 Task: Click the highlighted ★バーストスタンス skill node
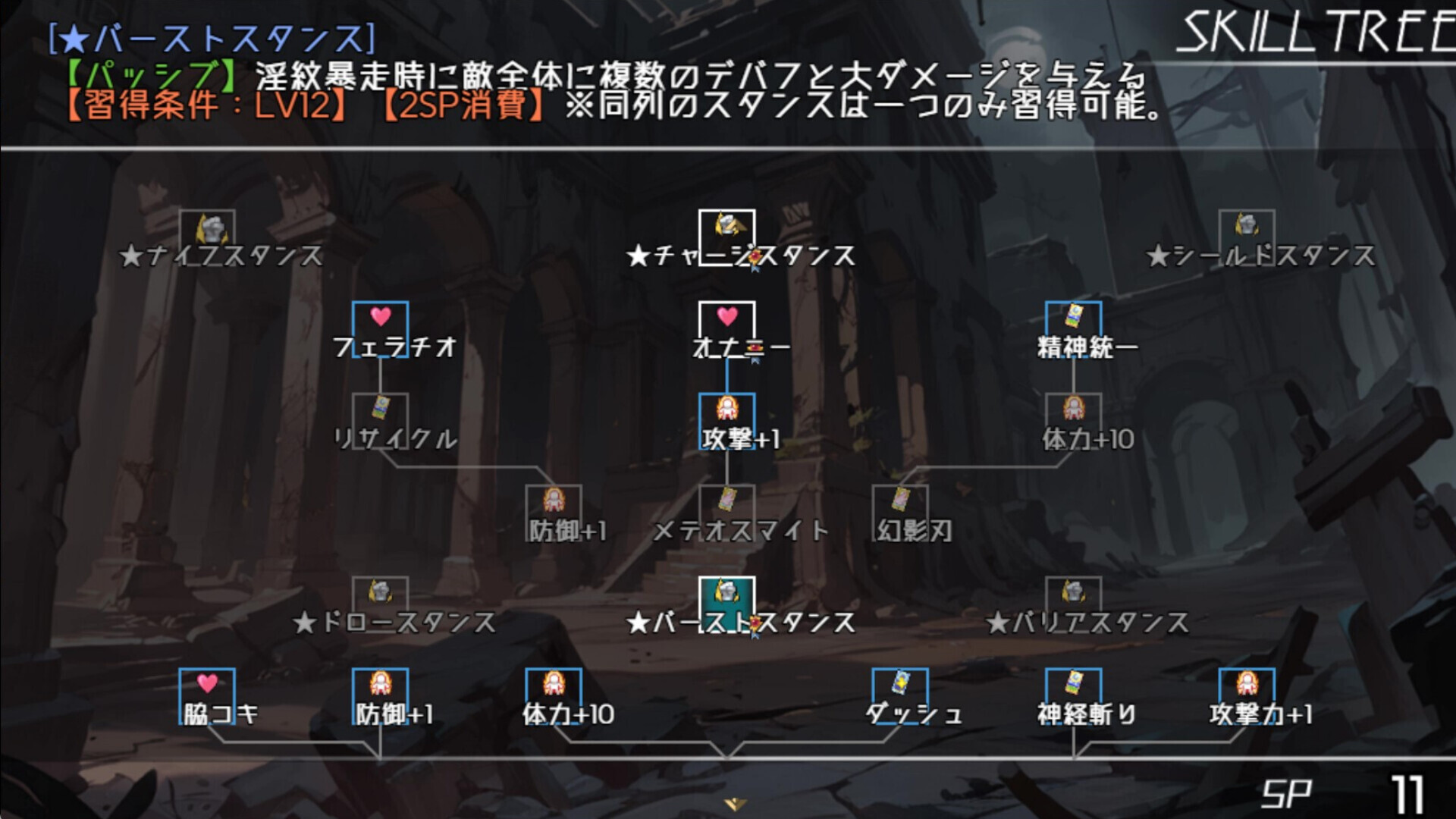click(726, 596)
